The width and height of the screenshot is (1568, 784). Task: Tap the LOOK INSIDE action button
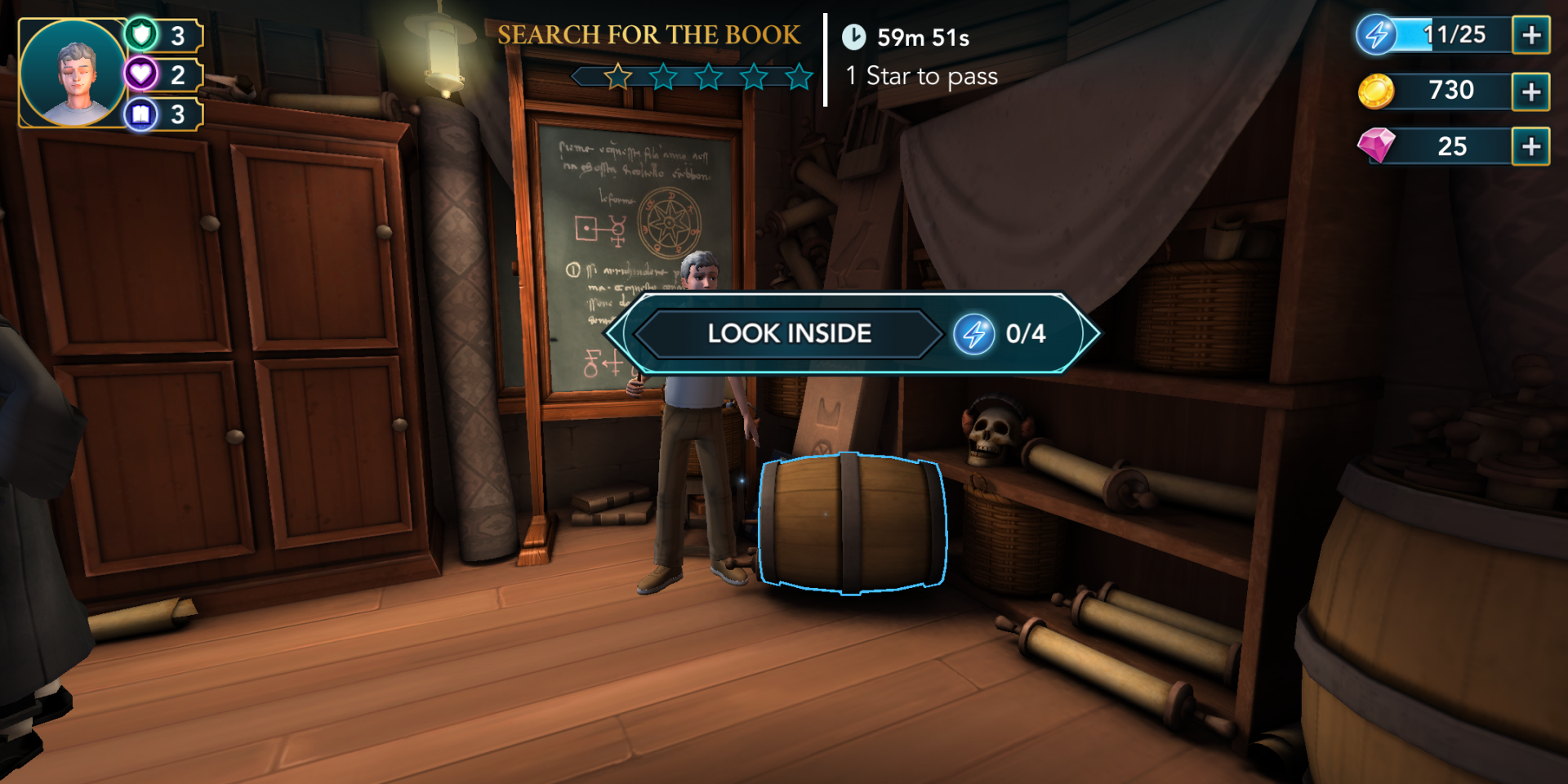tap(789, 333)
